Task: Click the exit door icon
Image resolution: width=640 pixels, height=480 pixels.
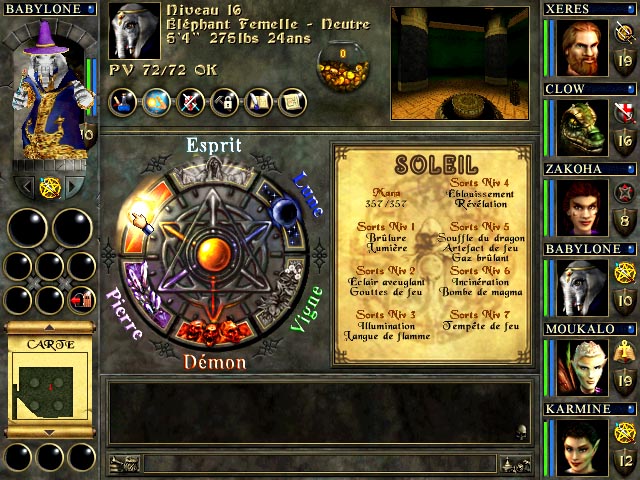Action: click(x=80, y=299)
